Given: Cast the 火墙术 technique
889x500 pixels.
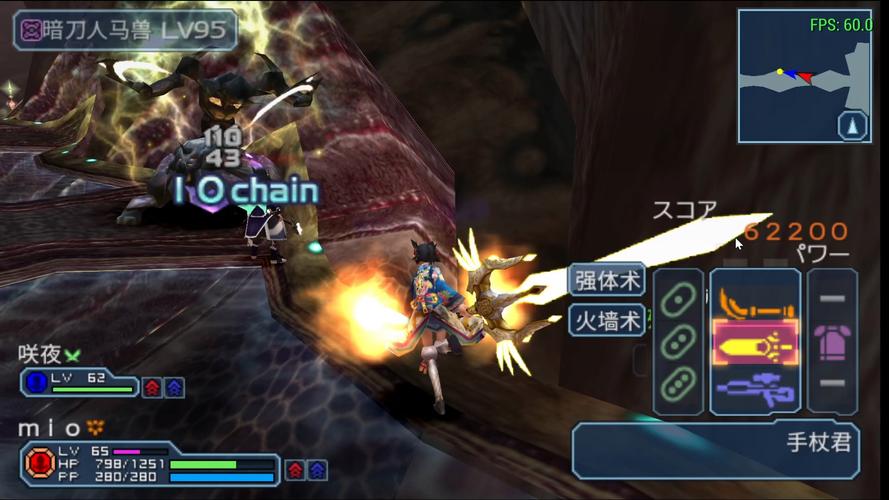Looking at the screenshot, I should [607, 321].
